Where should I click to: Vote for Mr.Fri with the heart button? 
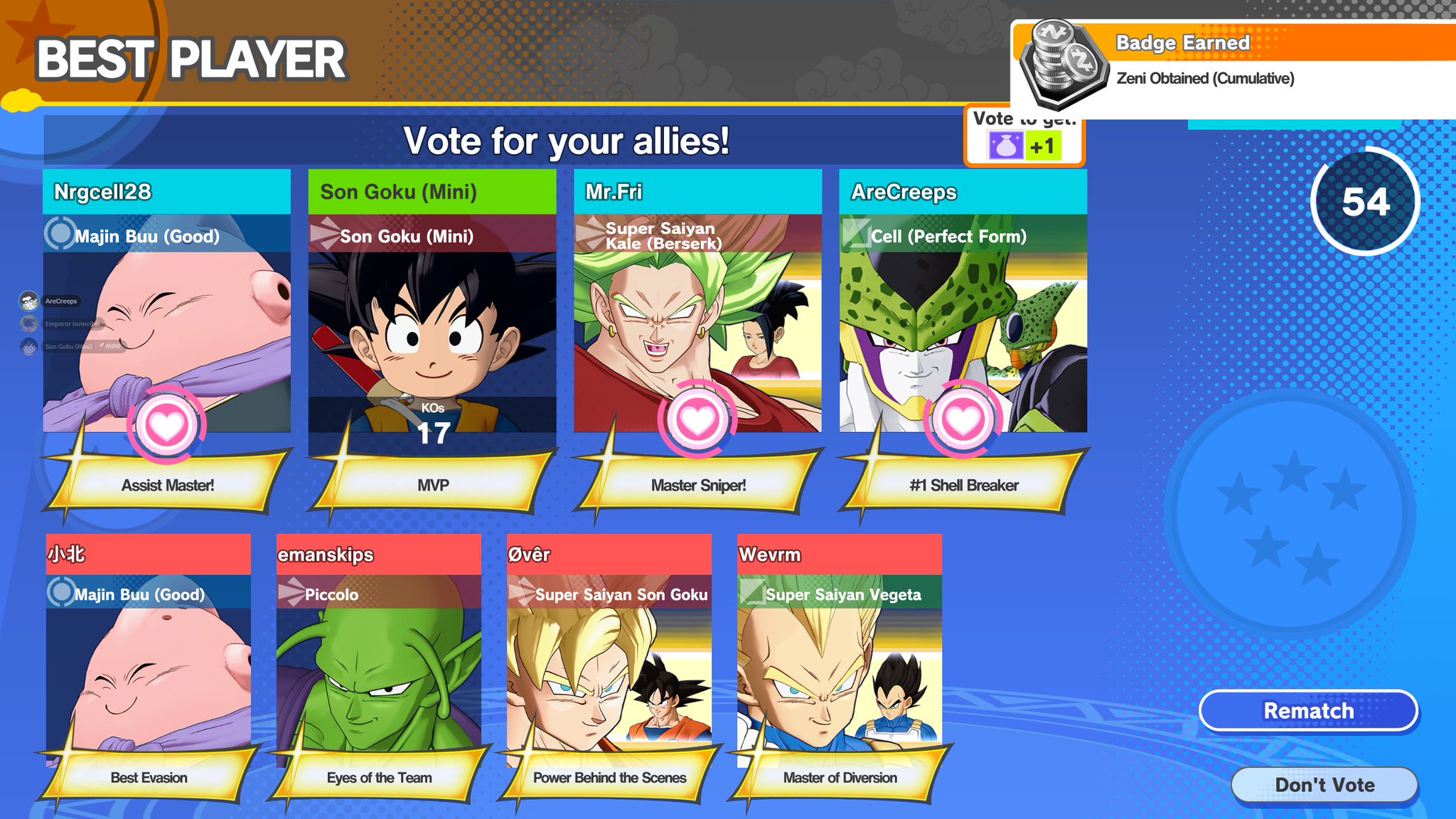click(697, 421)
